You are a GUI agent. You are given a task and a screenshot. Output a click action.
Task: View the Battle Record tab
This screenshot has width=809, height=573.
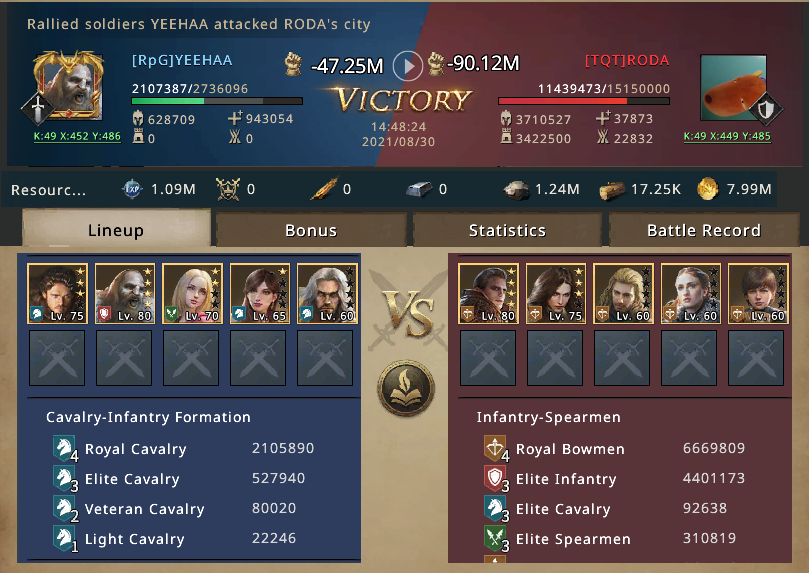703,230
